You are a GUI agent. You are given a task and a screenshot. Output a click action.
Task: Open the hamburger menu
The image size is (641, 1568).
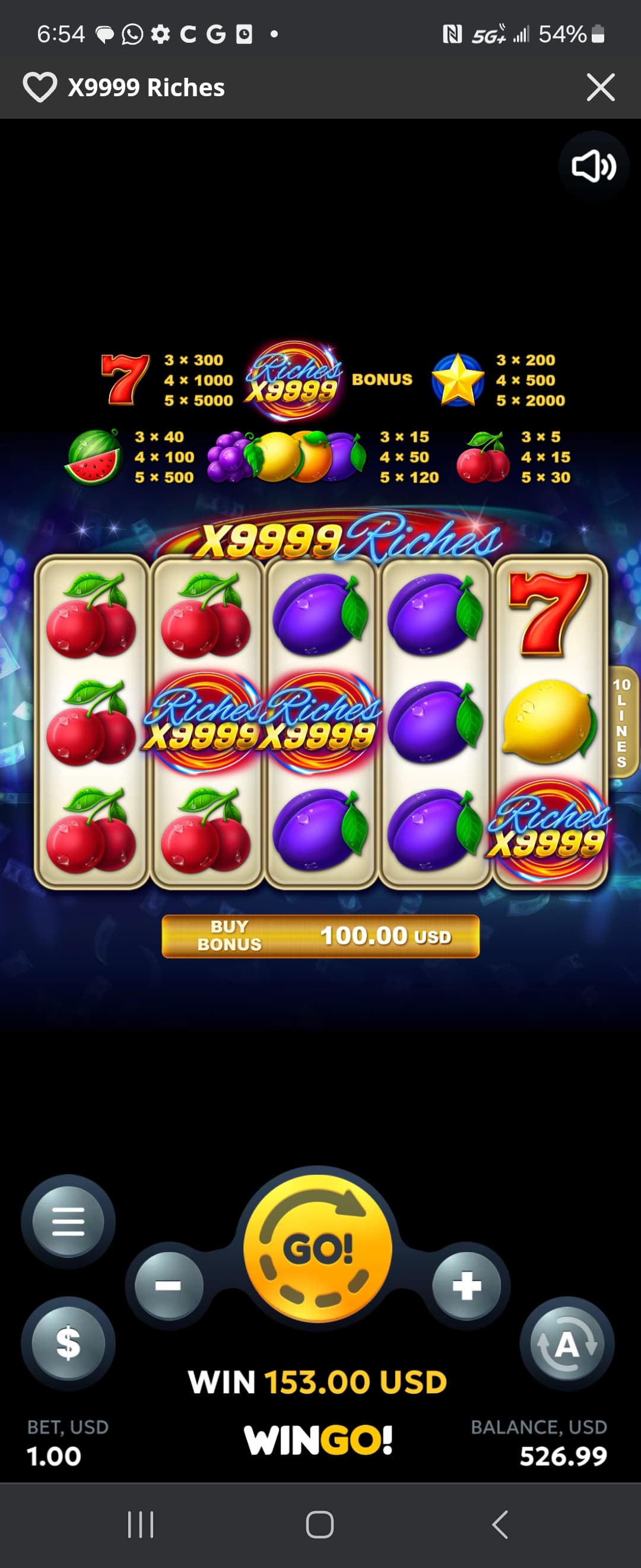click(68, 1221)
